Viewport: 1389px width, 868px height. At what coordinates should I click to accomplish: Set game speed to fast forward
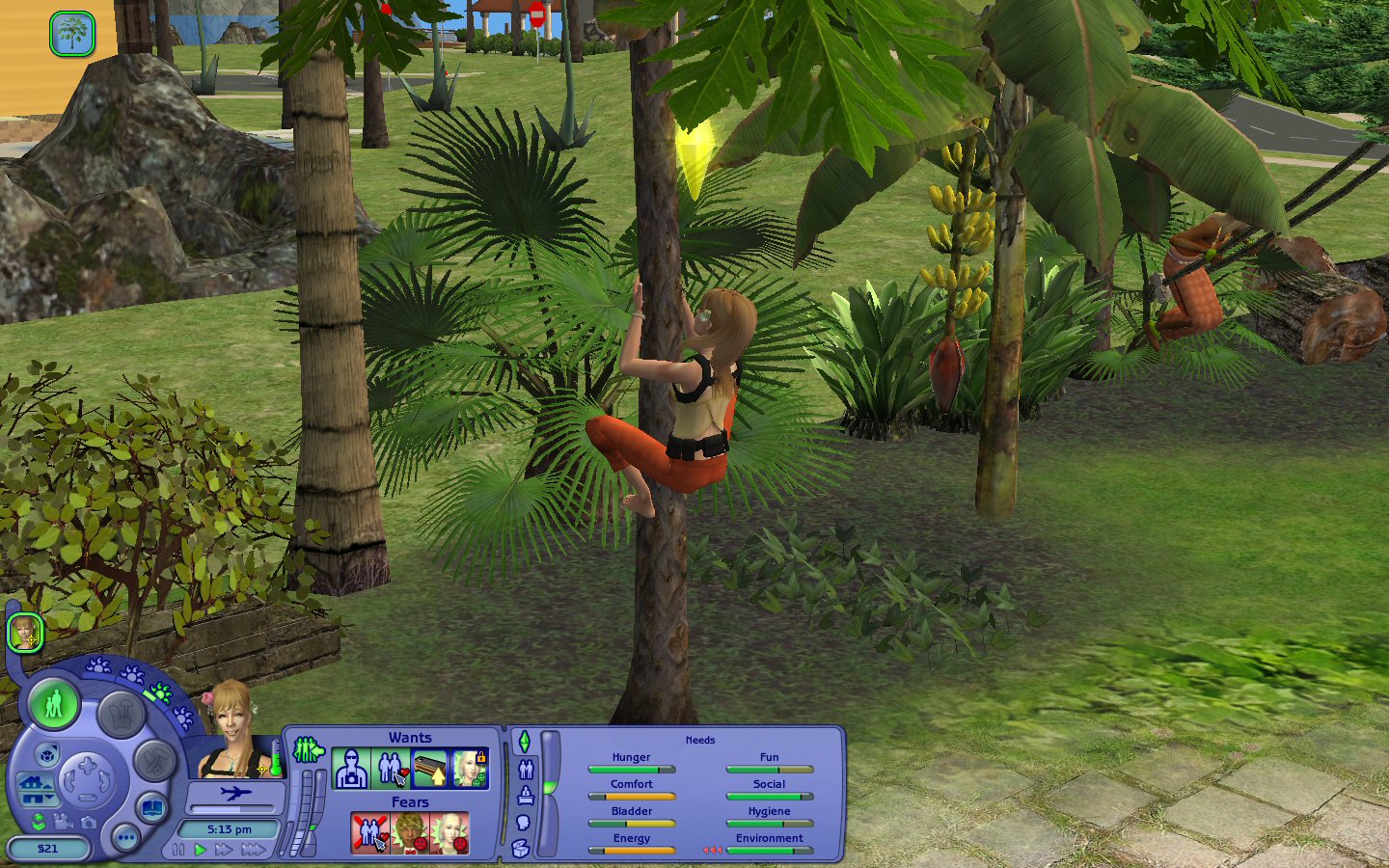point(224,850)
